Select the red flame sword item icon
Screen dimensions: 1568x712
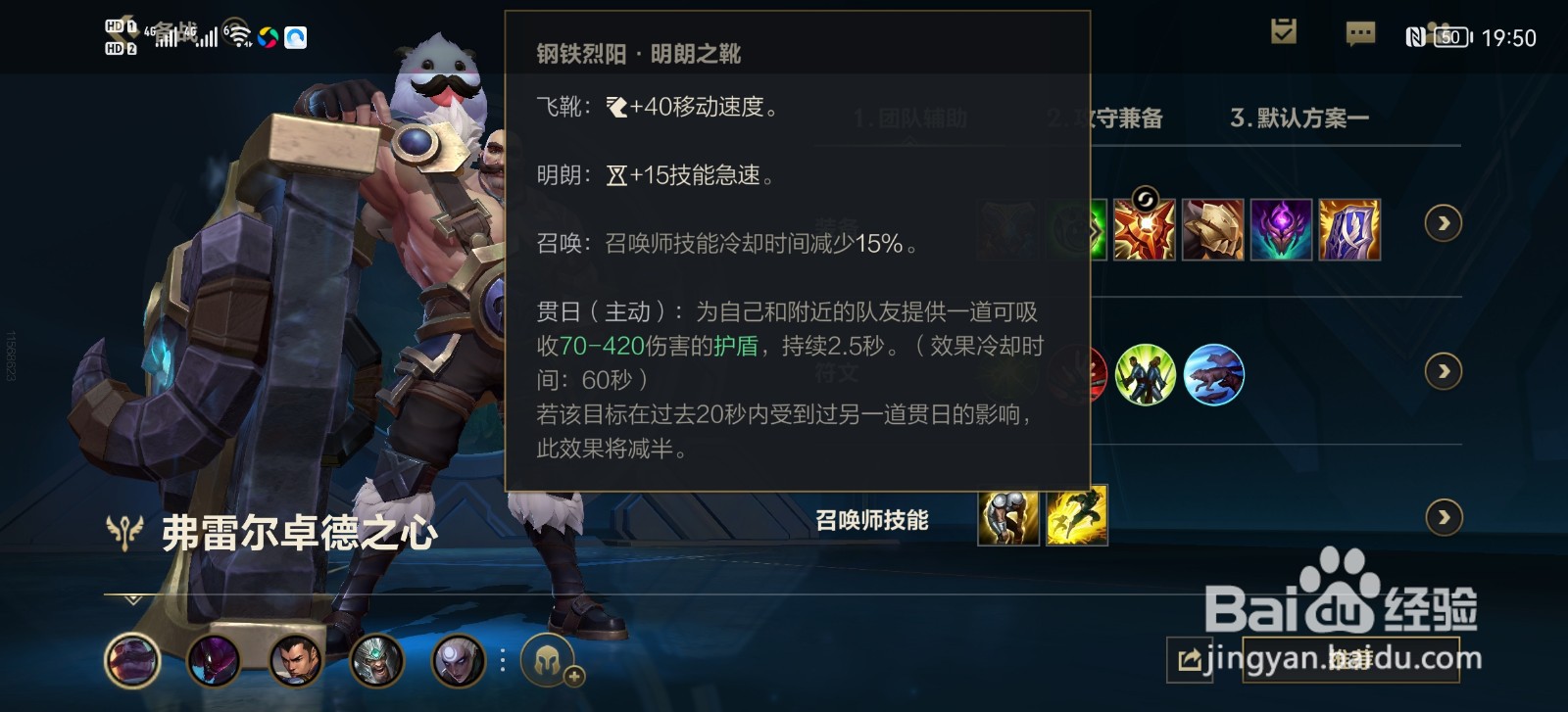(x=1144, y=229)
